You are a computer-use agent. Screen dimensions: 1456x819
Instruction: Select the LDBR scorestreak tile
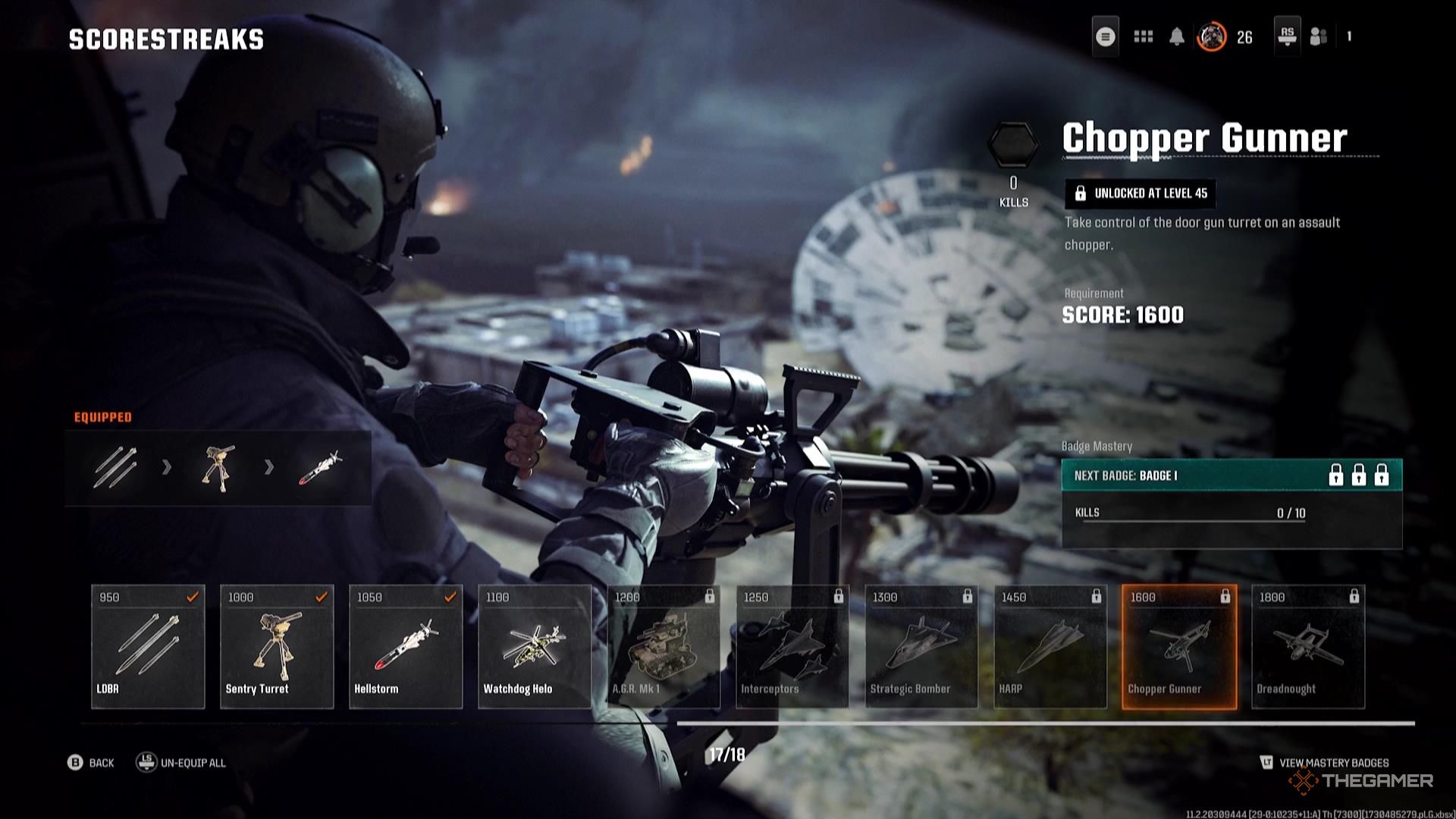[x=148, y=646]
